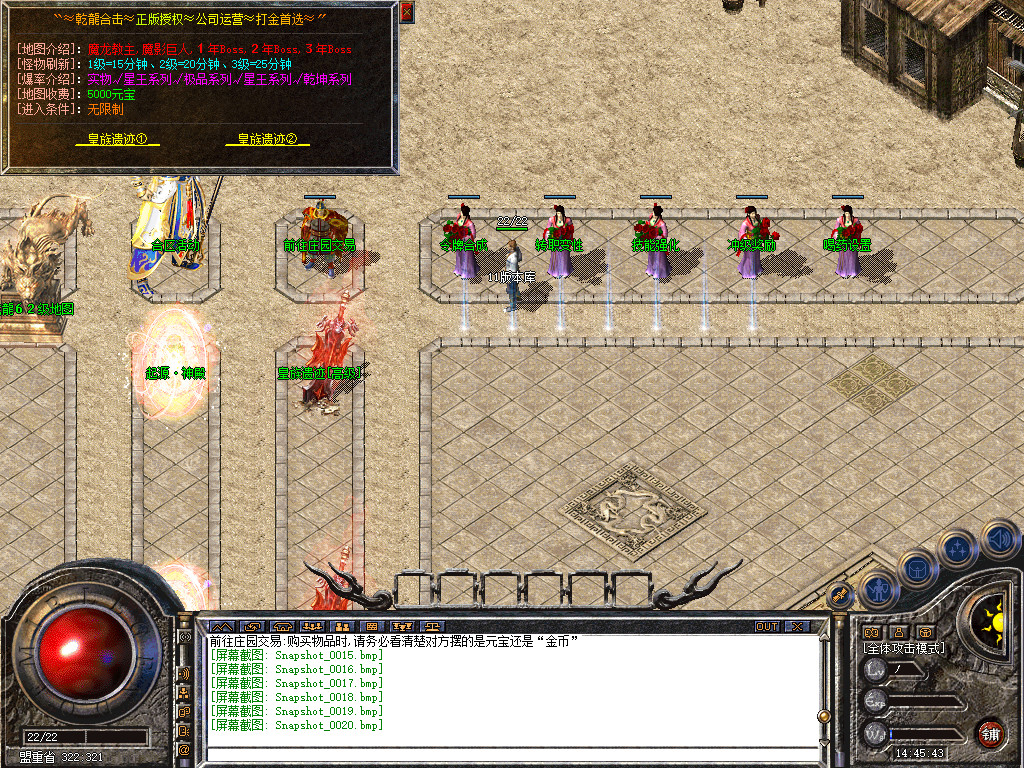Viewport: 1024px width, 768px height.
Task: Click the small satellite-shaped round icon
Action: click(838, 595)
